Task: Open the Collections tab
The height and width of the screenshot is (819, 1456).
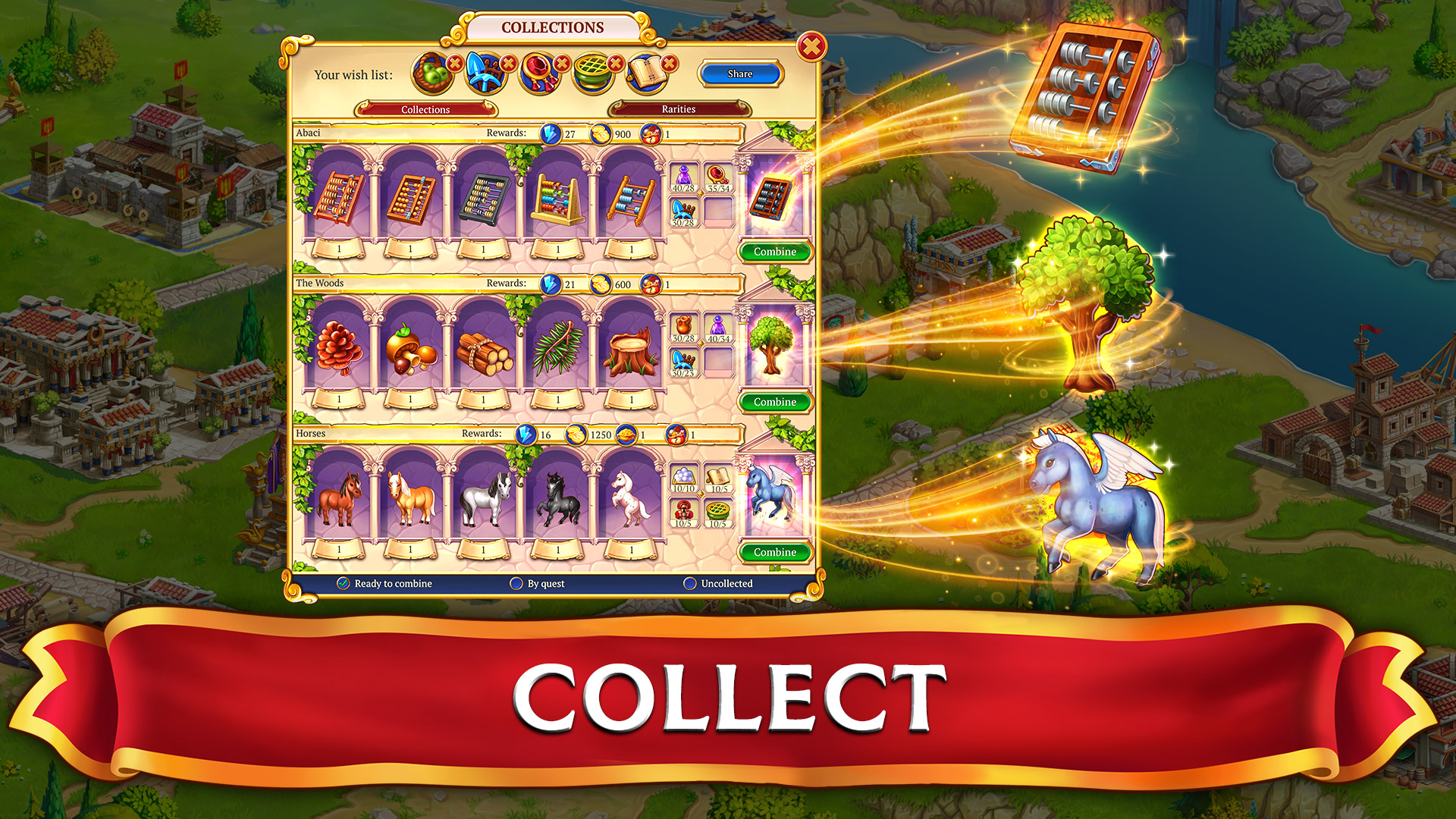Action: 425,109
